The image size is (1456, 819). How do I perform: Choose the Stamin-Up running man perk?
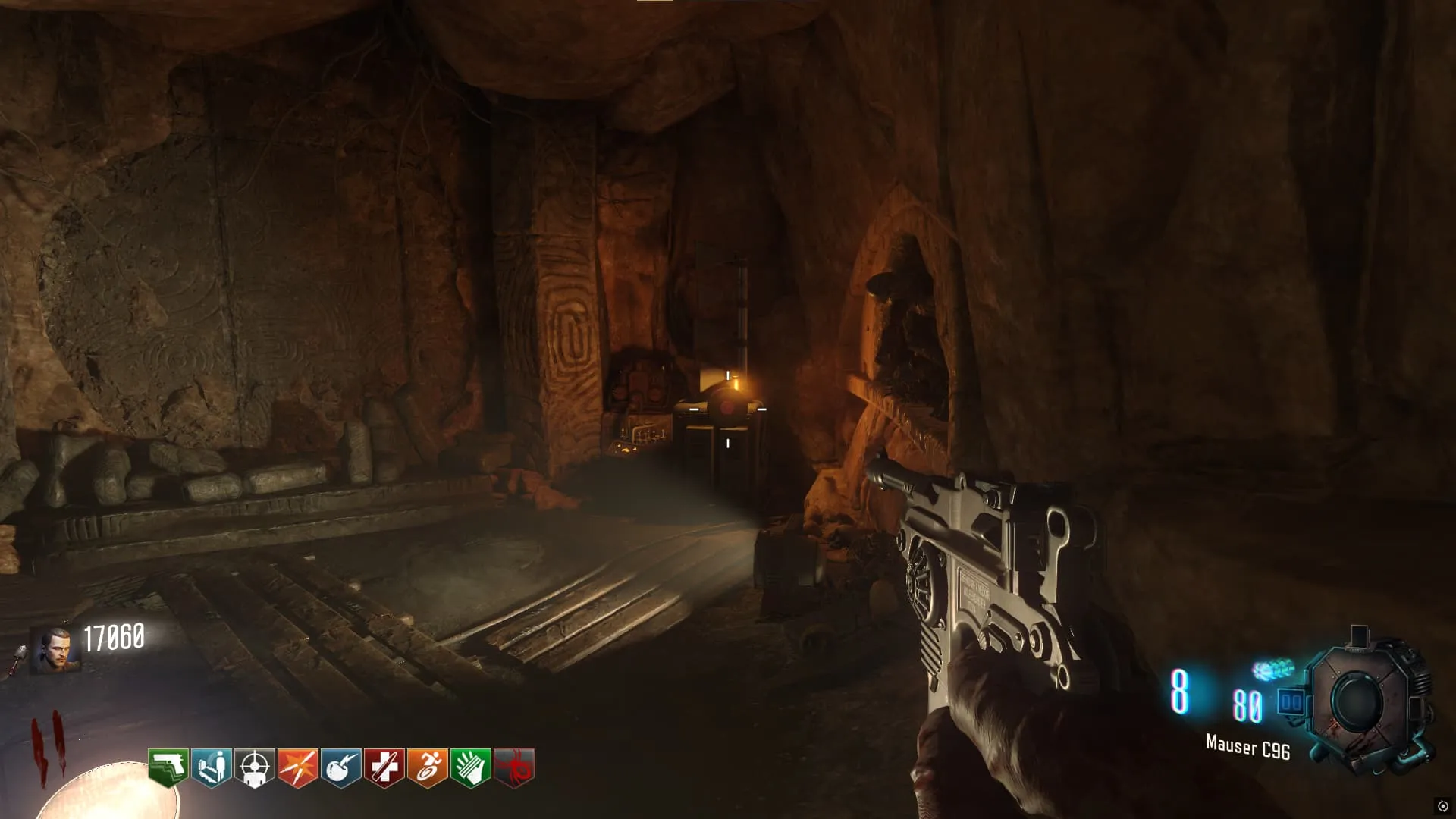428,768
